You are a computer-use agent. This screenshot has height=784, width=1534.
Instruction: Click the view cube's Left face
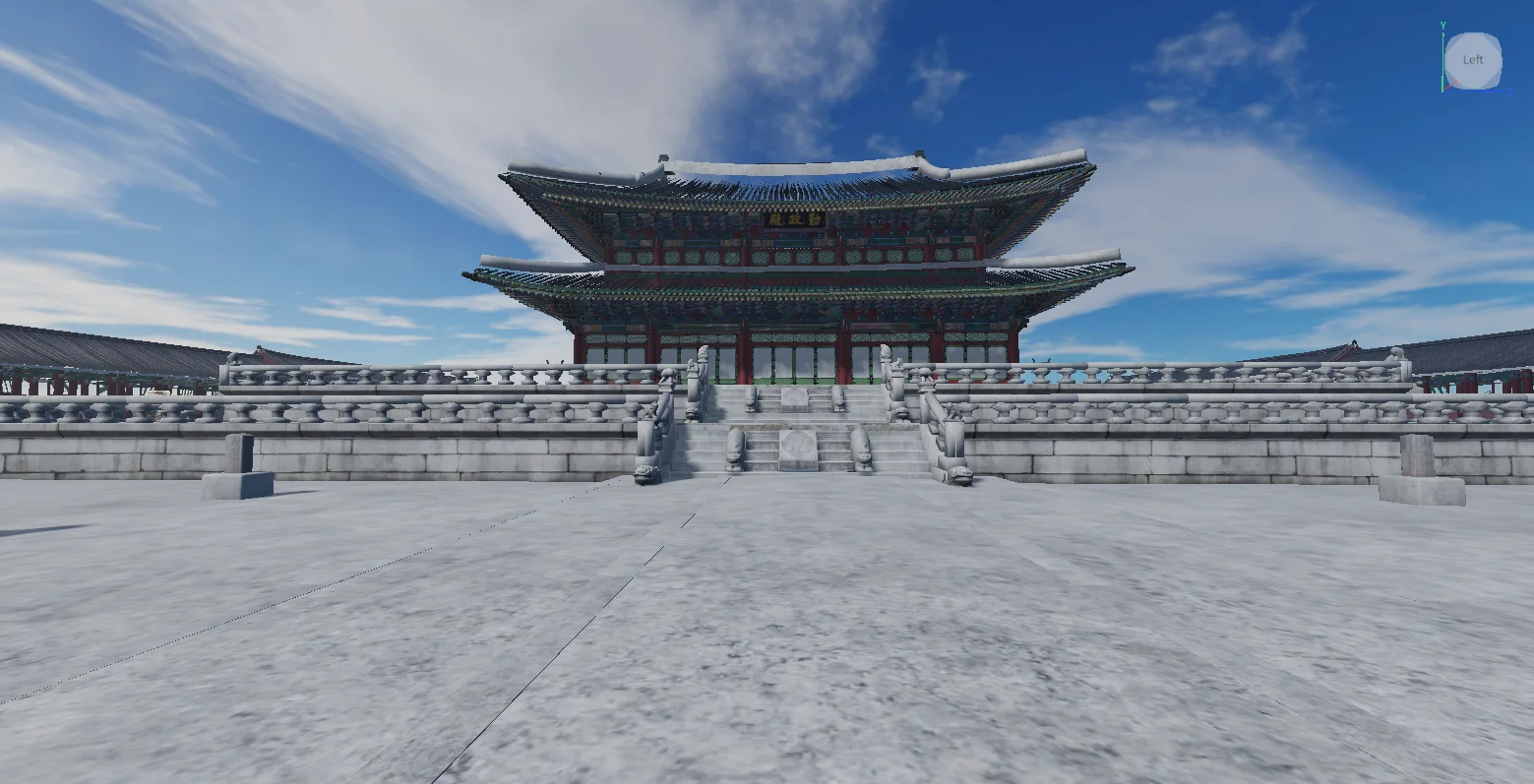point(1473,60)
